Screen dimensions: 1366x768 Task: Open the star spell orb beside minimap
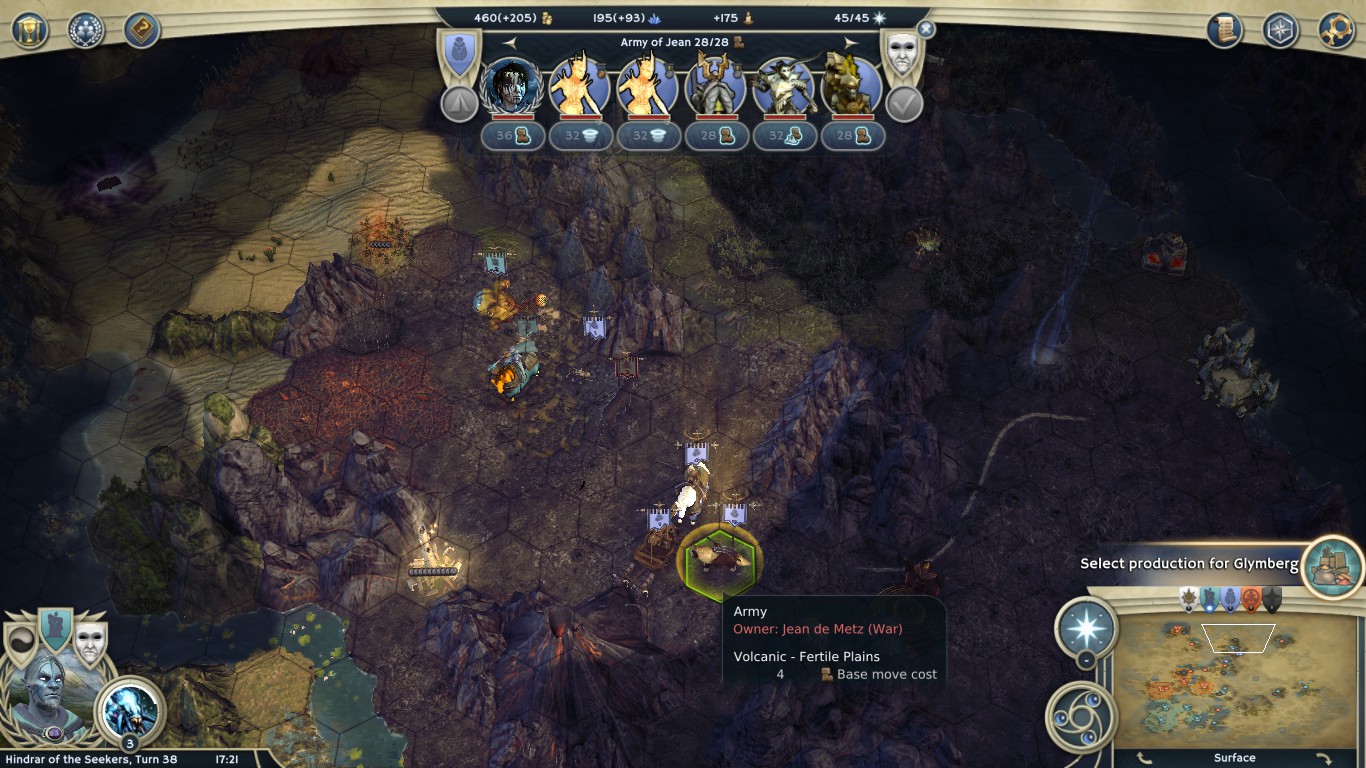[x=1086, y=628]
